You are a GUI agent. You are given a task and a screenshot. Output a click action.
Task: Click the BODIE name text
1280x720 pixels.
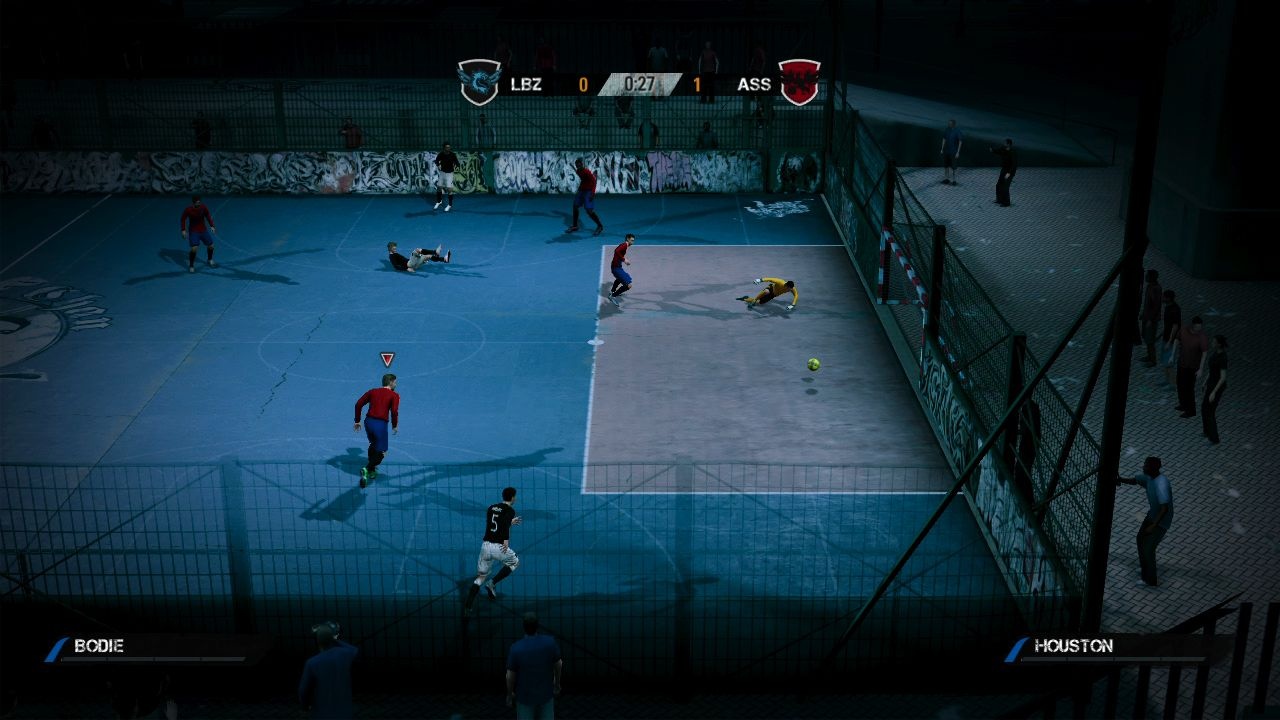100,646
